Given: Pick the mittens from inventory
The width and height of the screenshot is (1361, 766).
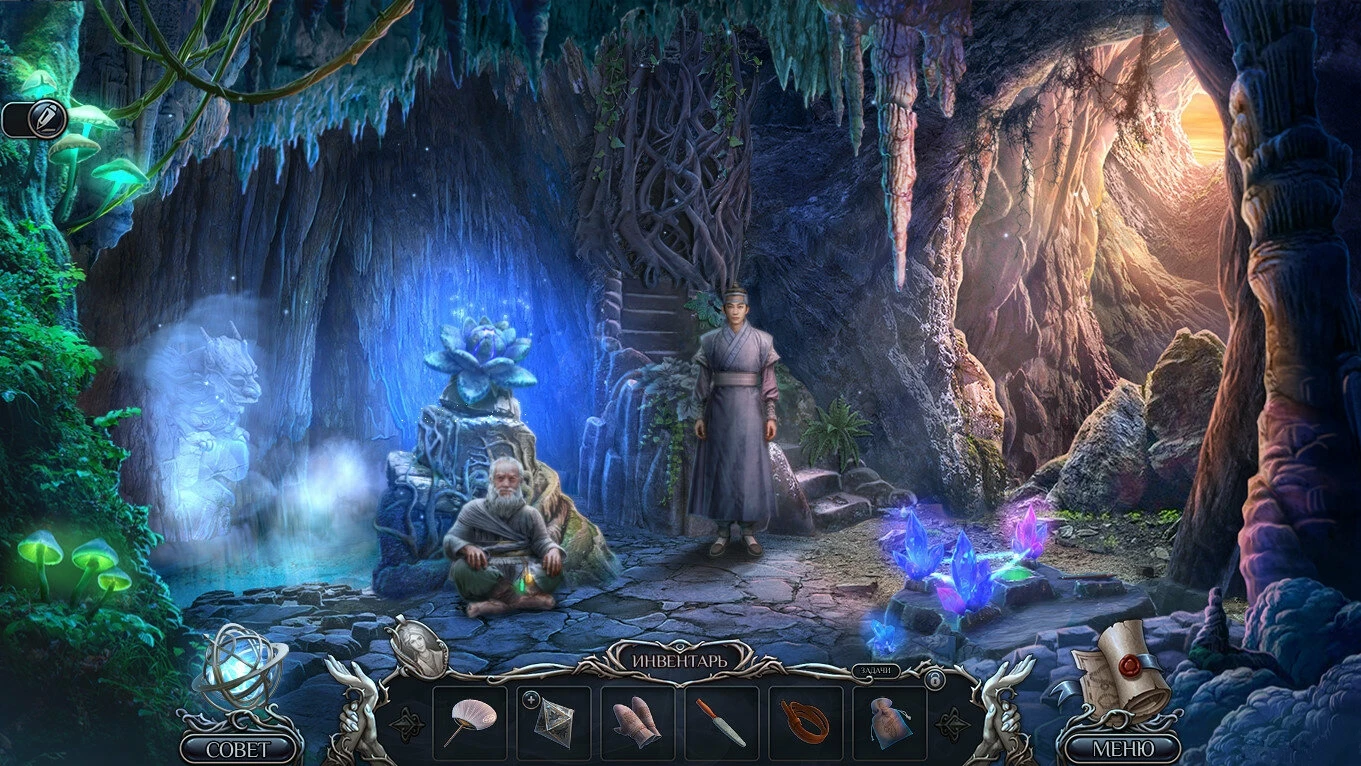Looking at the screenshot, I should (637, 723).
